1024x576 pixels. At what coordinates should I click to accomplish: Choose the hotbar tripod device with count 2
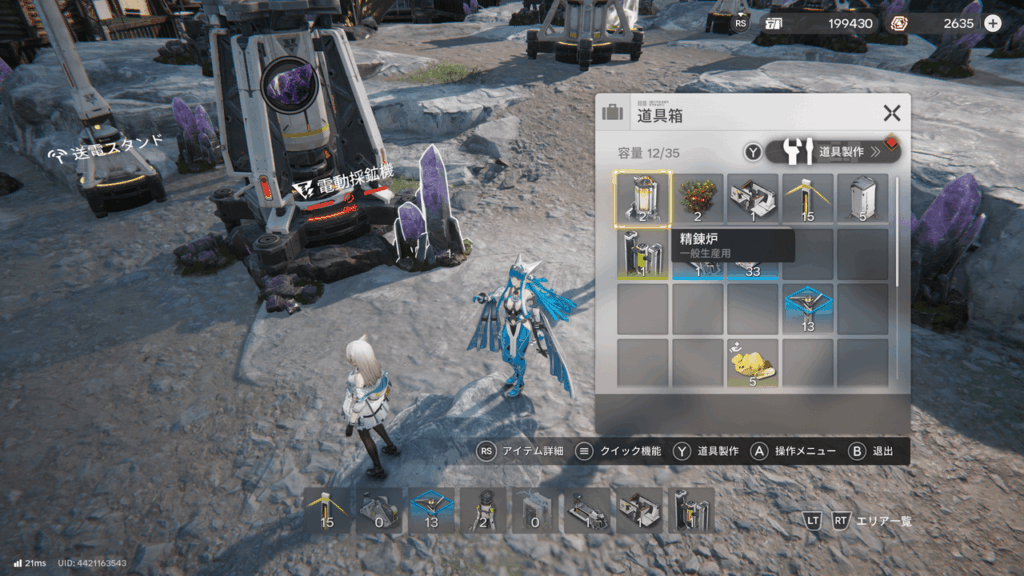coord(483,510)
